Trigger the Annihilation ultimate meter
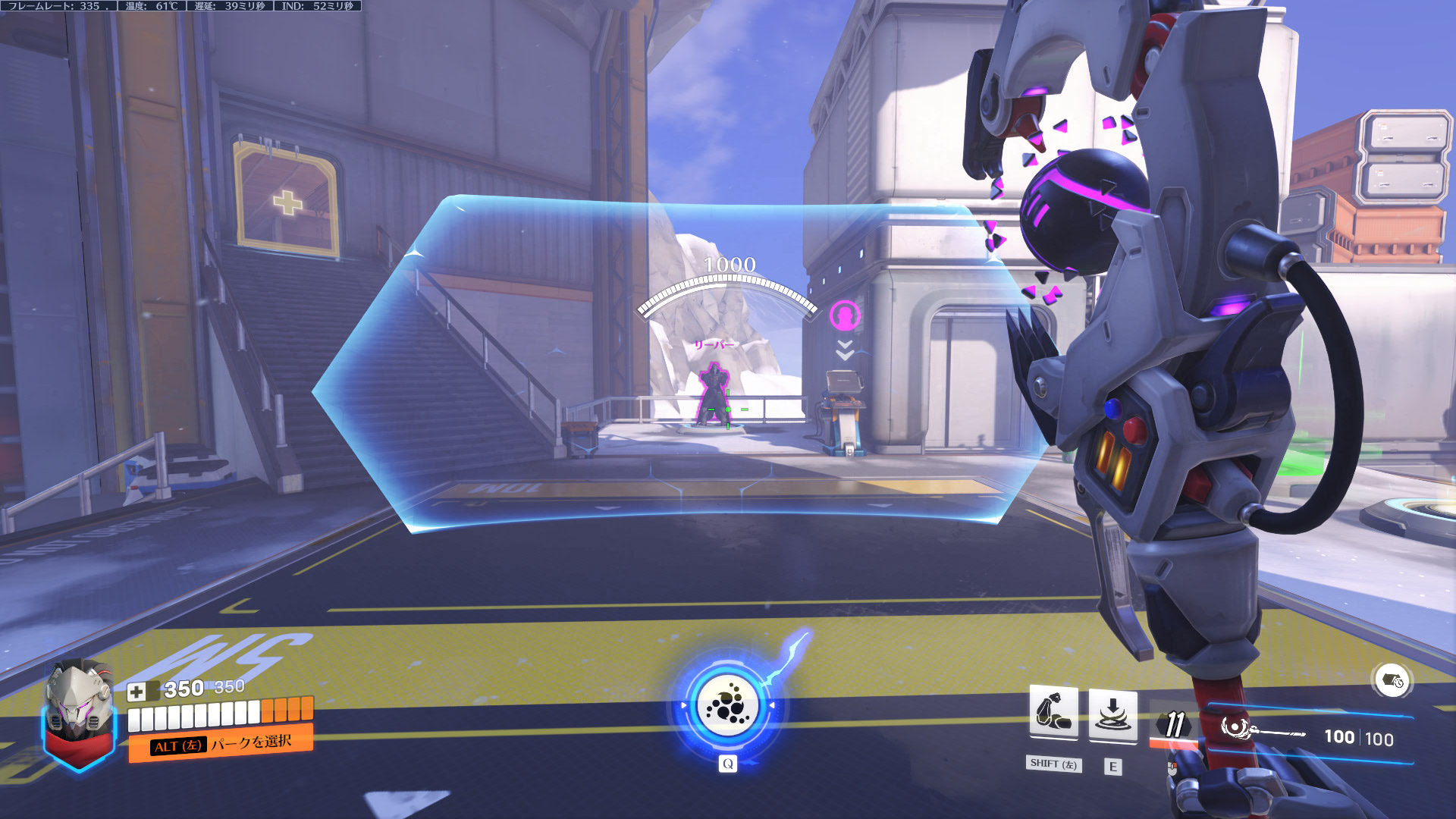The height and width of the screenshot is (819, 1456). coord(728,705)
